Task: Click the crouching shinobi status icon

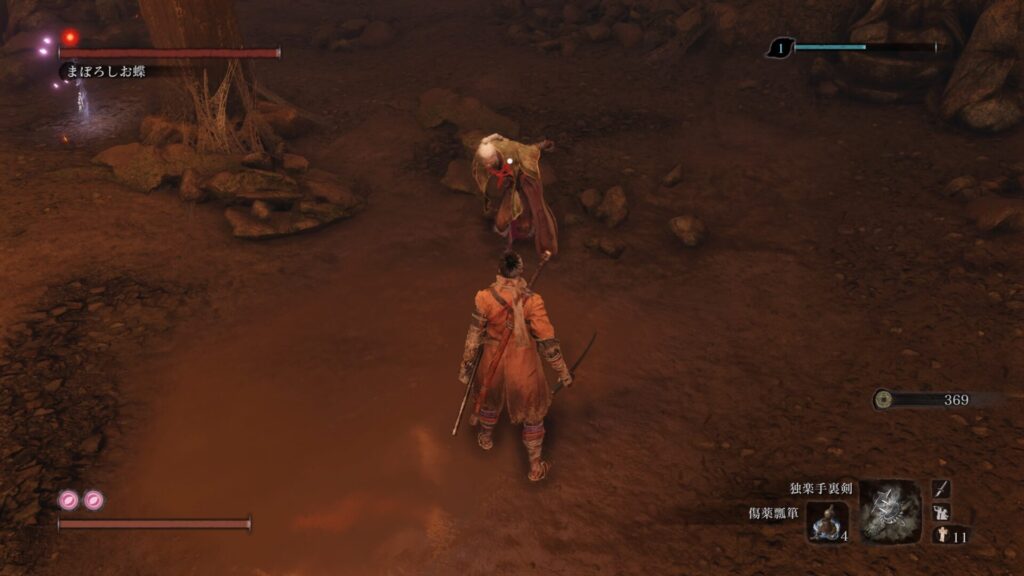Action: click(941, 512)
